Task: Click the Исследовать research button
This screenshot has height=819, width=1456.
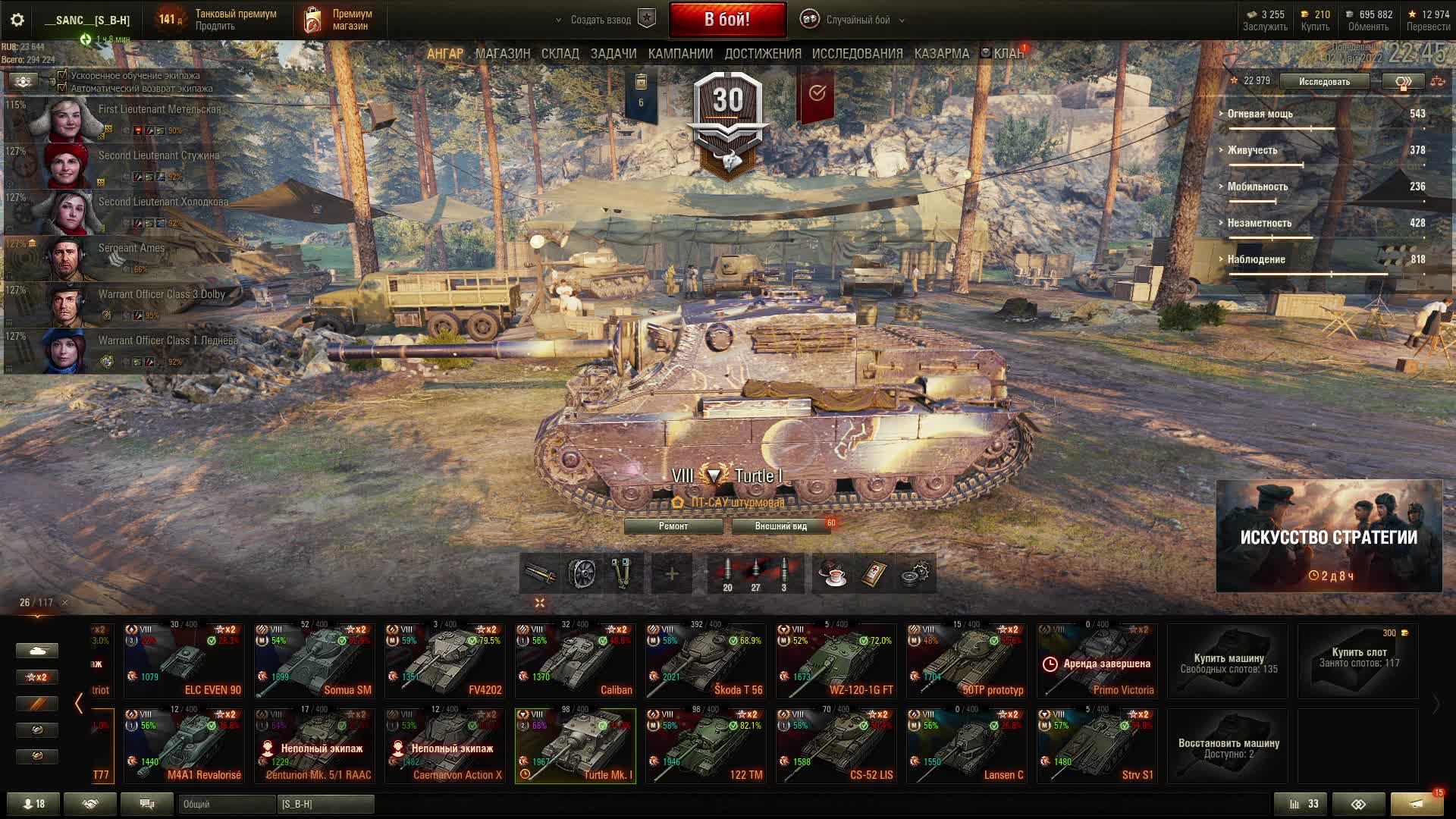Action: pyautogui.click(x=1324, y=81)
